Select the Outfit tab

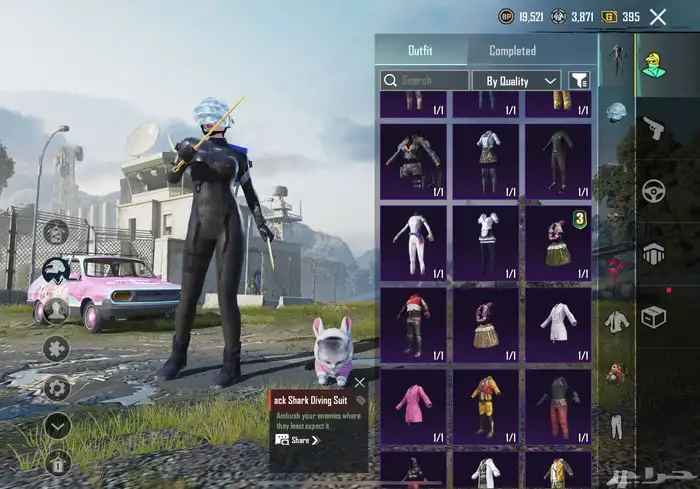click(420, 51)
